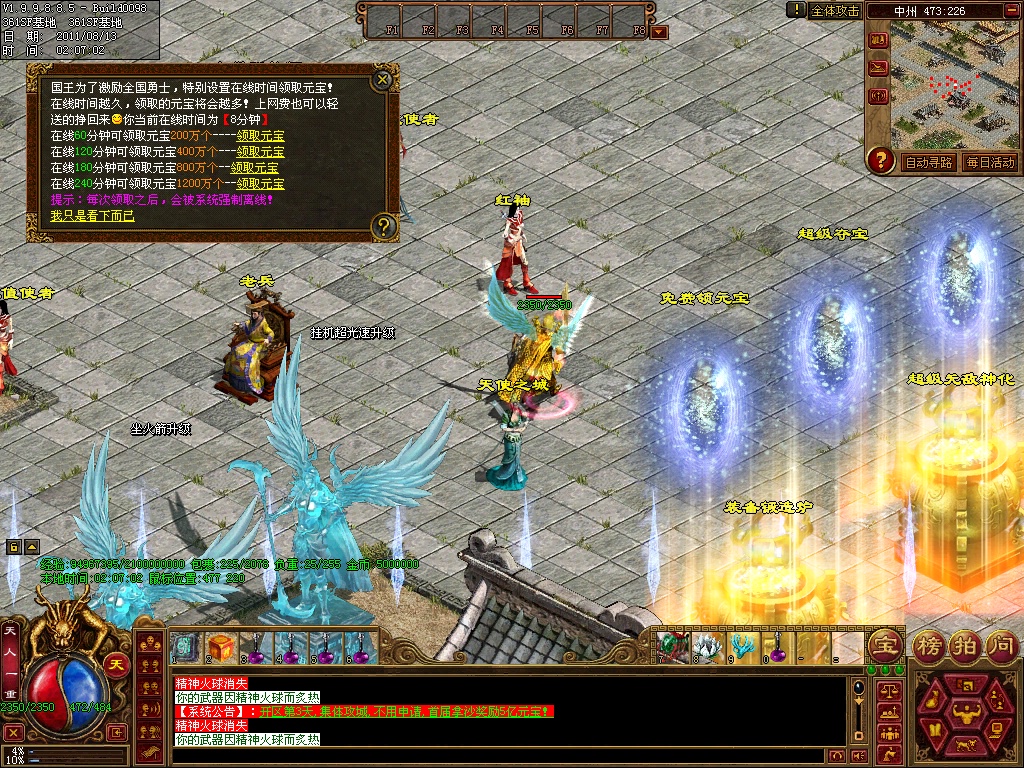Open the dialog's question mark help

[383, 227]
